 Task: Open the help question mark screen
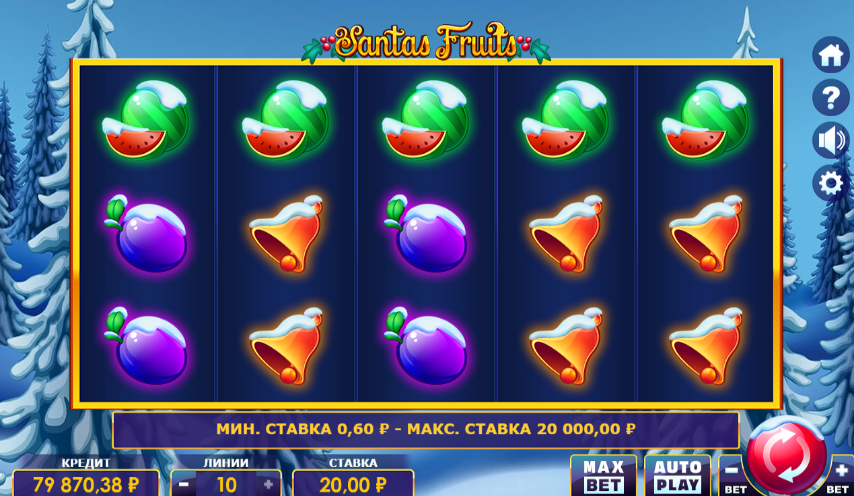830,98
